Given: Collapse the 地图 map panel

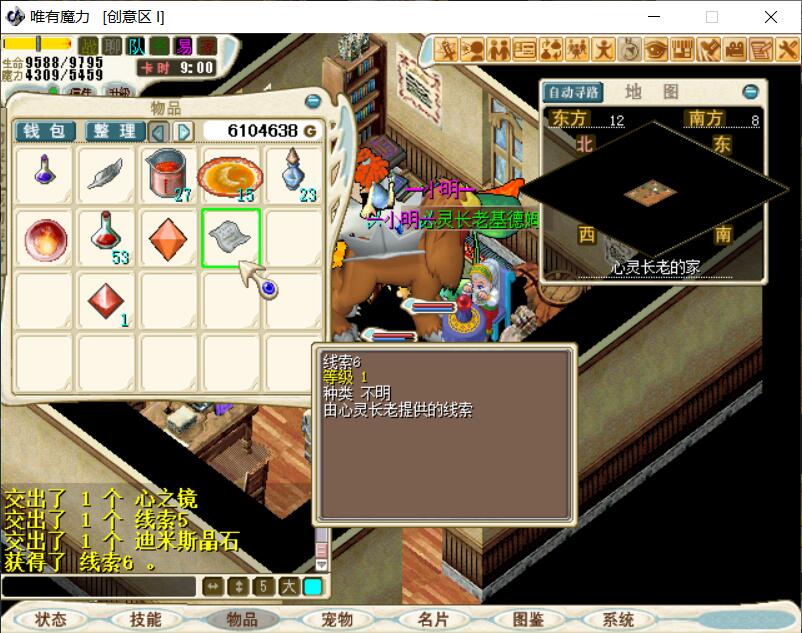Looking at the screenshot, I should click(750, 92).
